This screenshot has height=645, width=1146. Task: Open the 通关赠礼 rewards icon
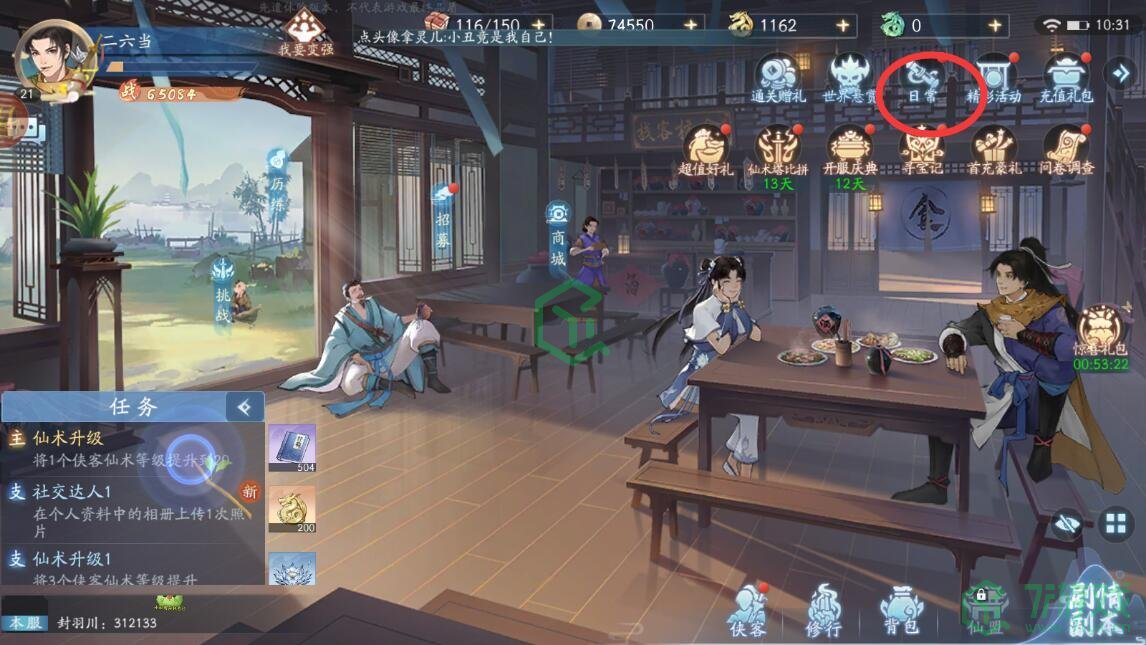pyautogui.click(x=777, y=76)
